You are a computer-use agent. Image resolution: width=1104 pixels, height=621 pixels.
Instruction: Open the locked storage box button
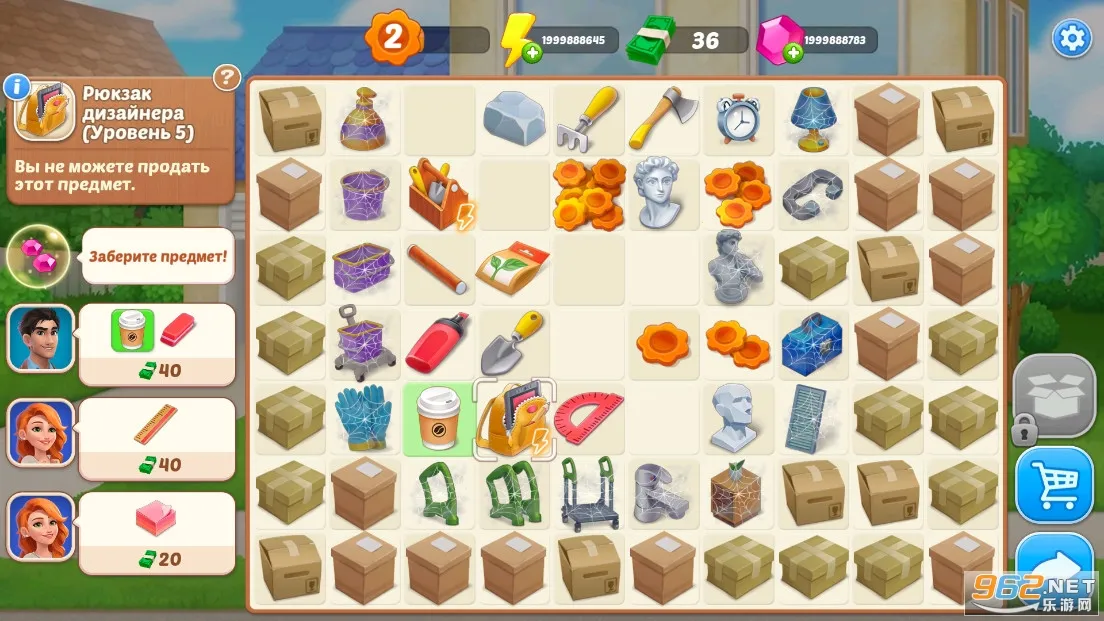click(x=1054, y=392)
